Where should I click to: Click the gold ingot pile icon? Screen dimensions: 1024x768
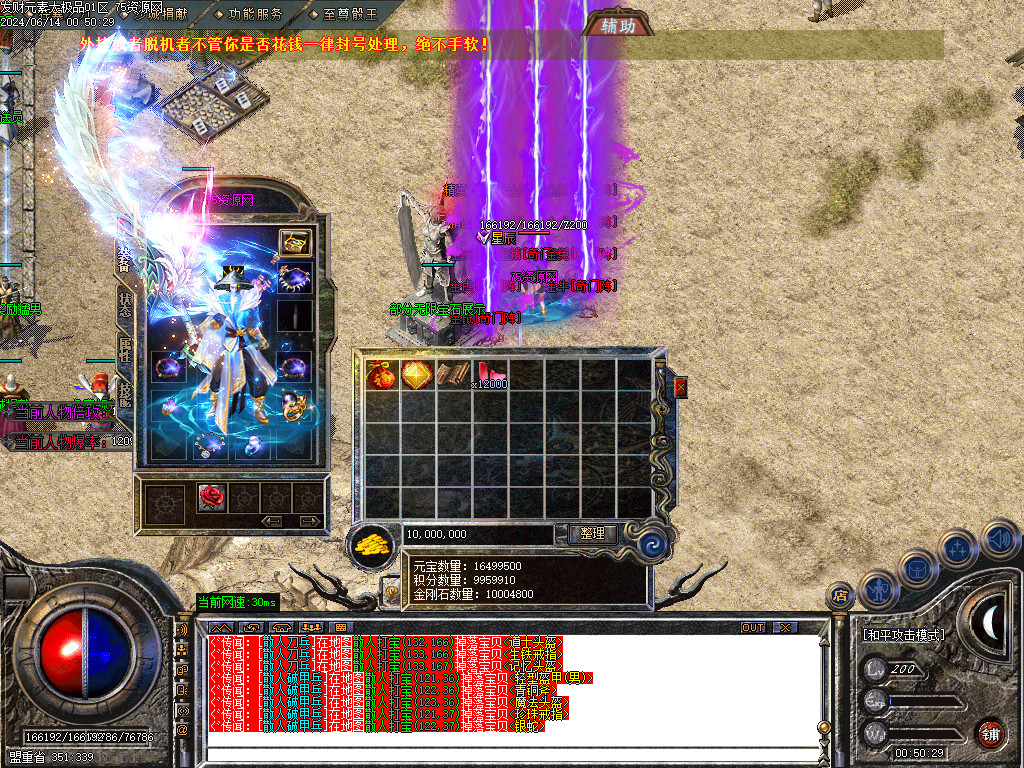pos(372,544)
